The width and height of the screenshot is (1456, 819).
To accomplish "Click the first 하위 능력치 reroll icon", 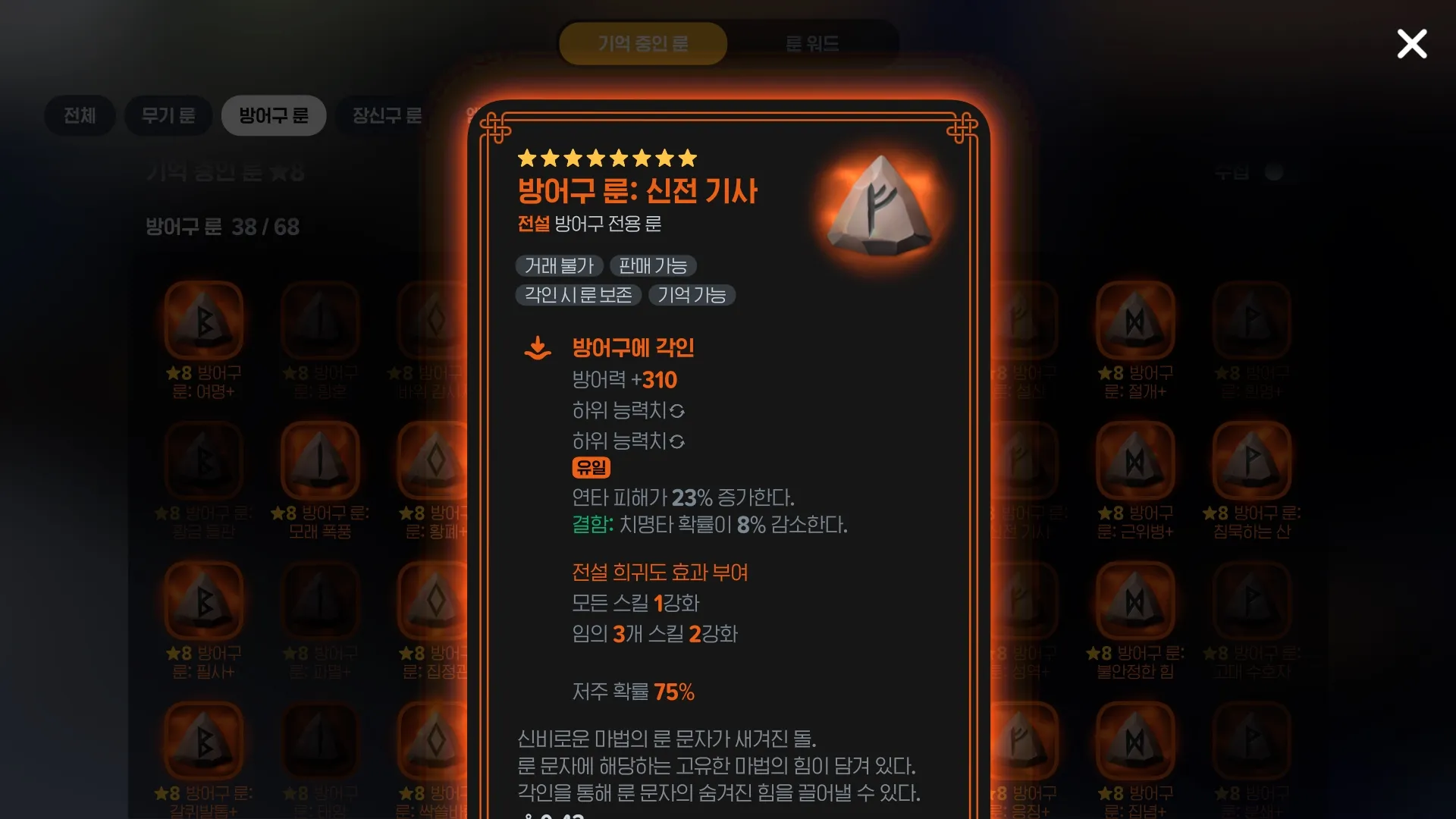I will pyautogui.click(x=679, y=411).
